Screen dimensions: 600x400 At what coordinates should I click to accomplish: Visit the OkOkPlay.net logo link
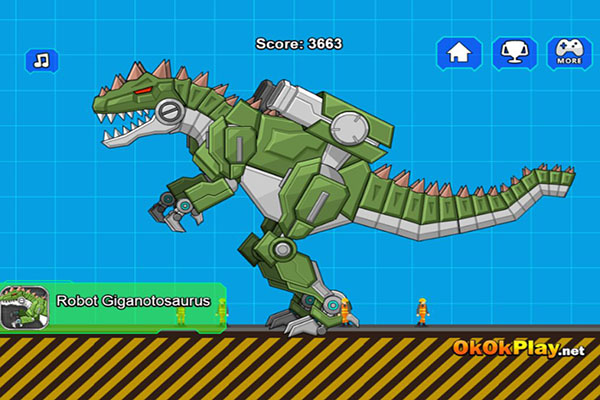point(518,349)
